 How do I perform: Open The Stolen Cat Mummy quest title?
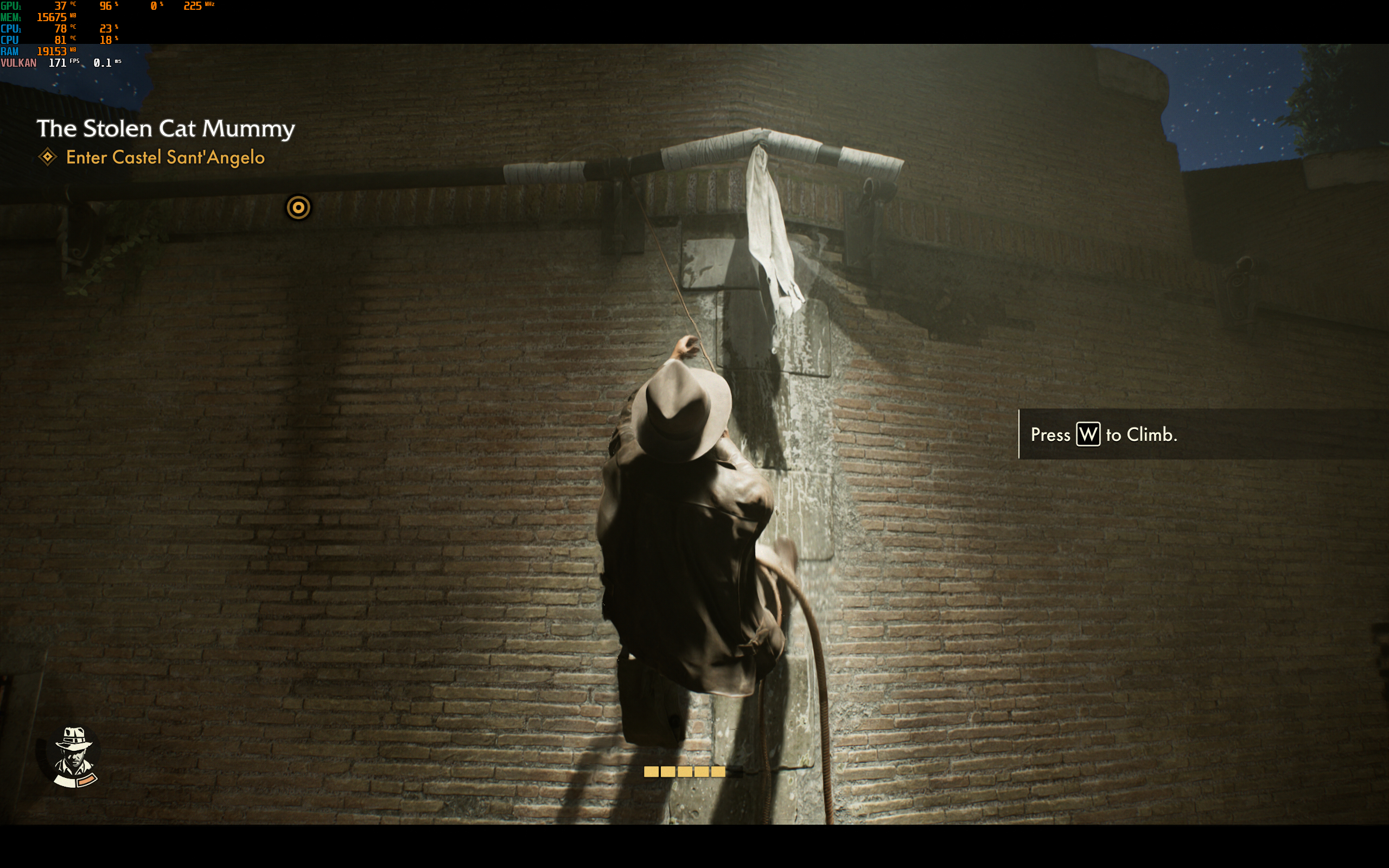click(x=166, y=128)
